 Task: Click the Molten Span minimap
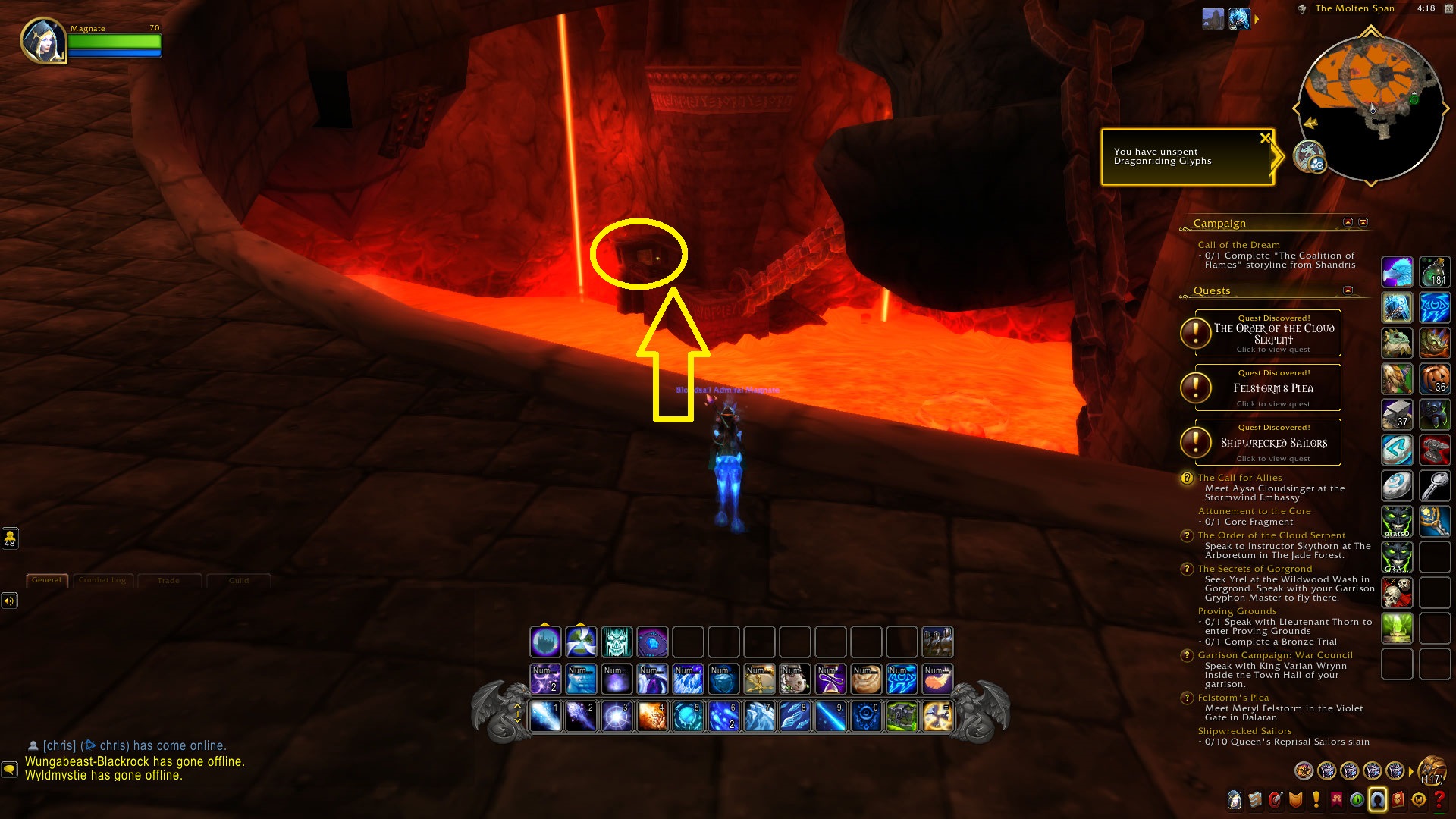click(x=1370, y=106)
